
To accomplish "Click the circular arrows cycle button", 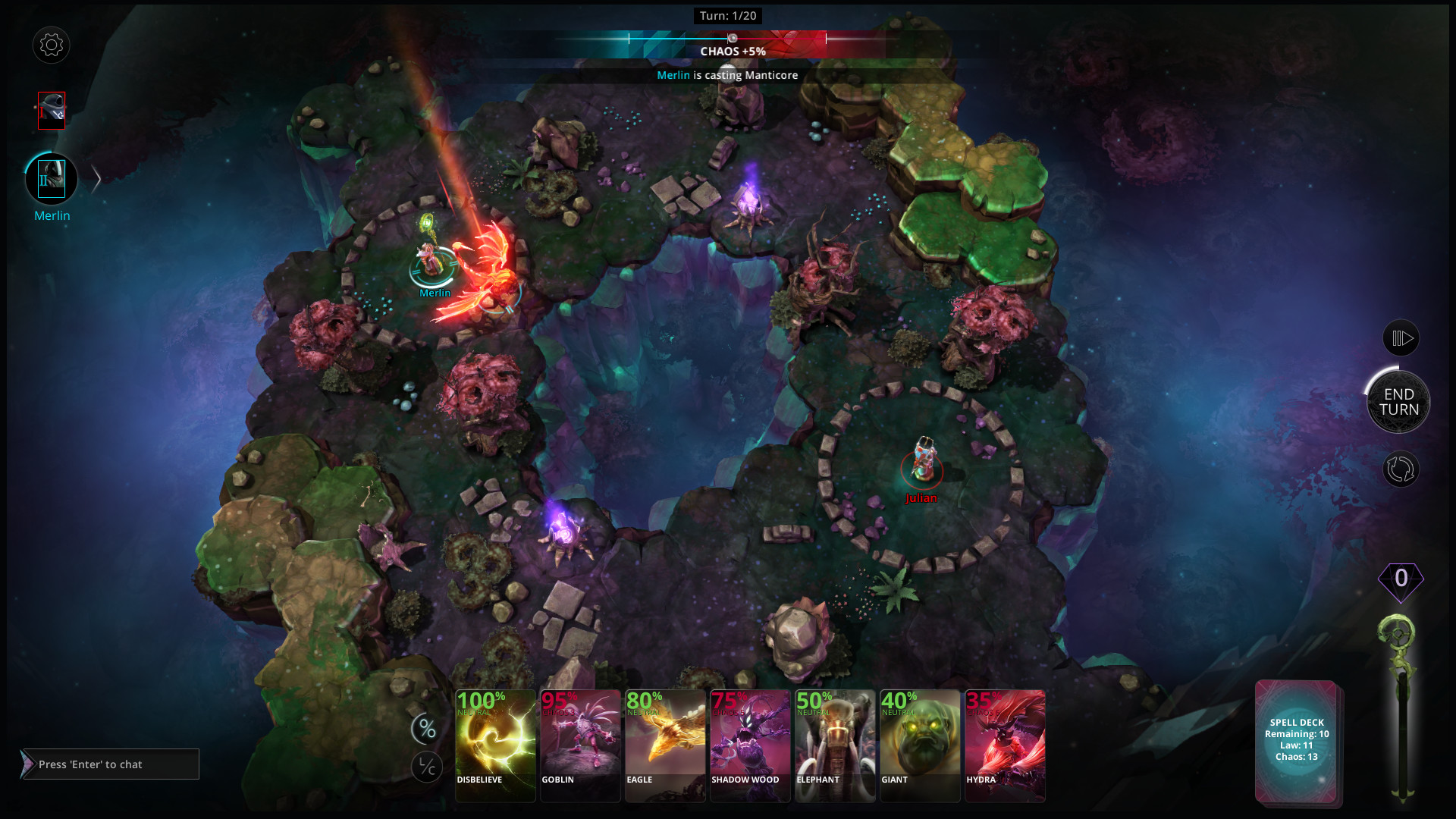I will point(1400,469).
